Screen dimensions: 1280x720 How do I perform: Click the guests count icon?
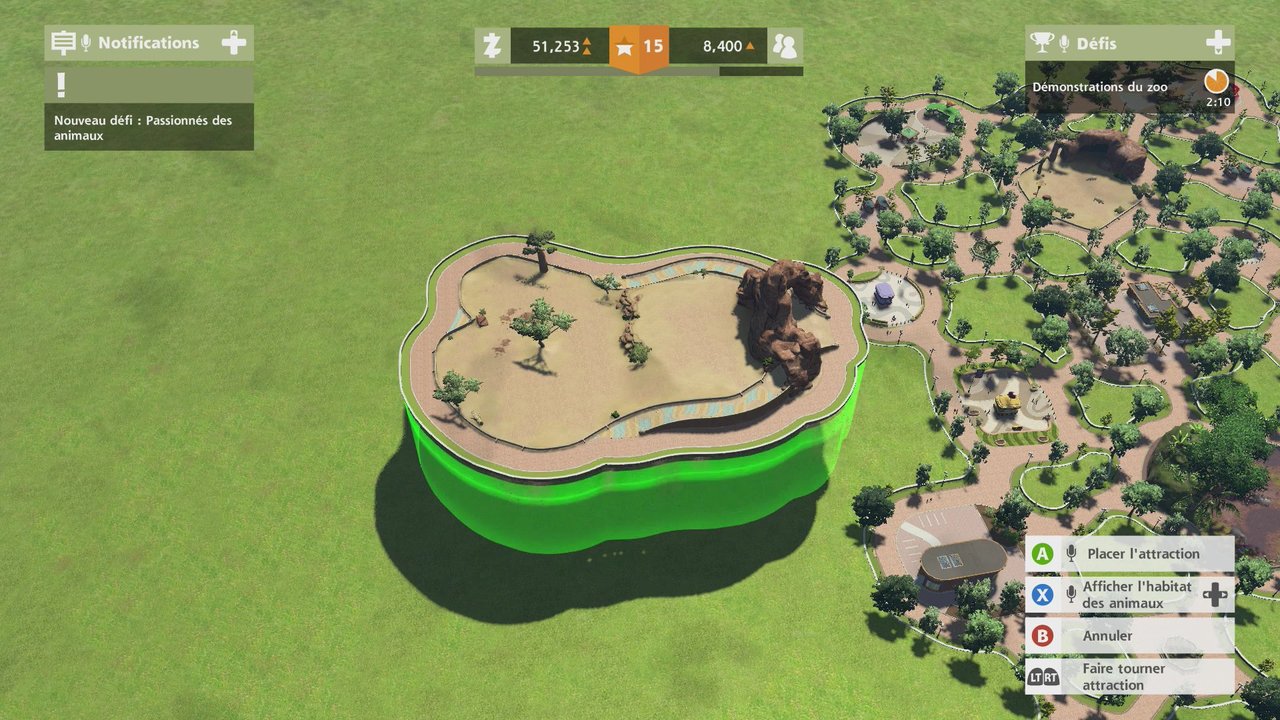(x=785, y=46)
